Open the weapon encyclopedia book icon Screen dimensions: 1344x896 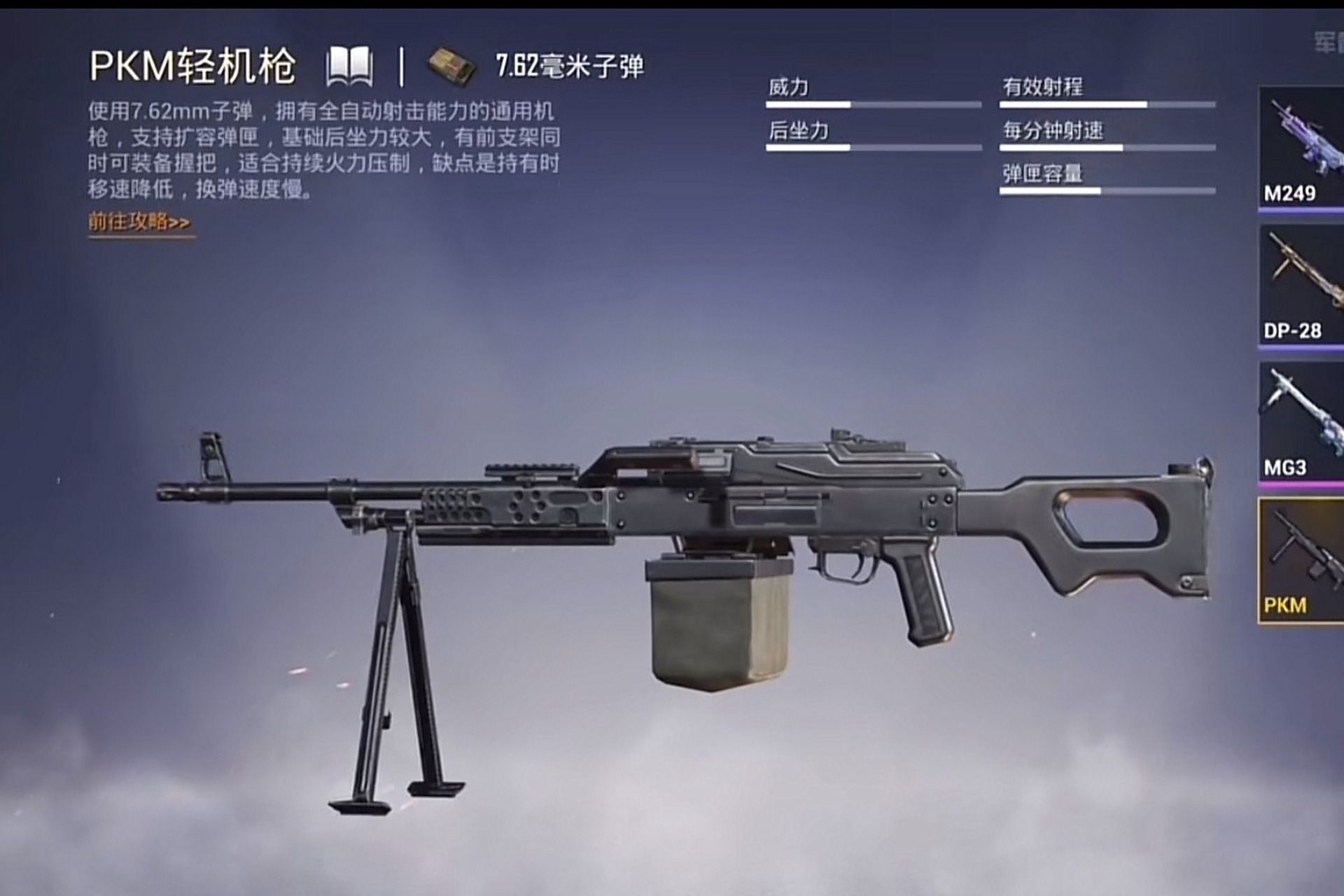point(350,66)
